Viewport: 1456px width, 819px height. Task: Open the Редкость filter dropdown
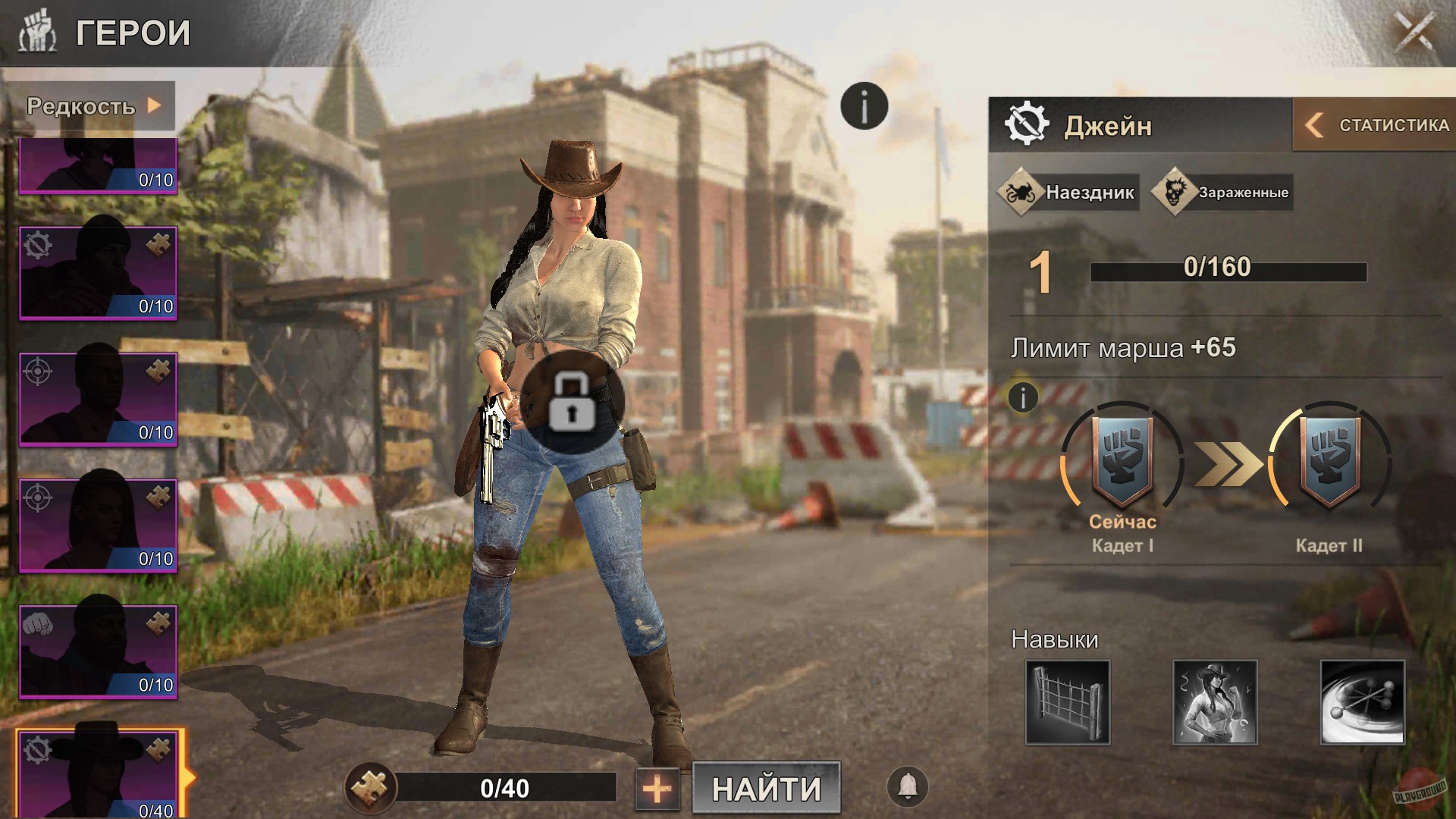point(91,105)
